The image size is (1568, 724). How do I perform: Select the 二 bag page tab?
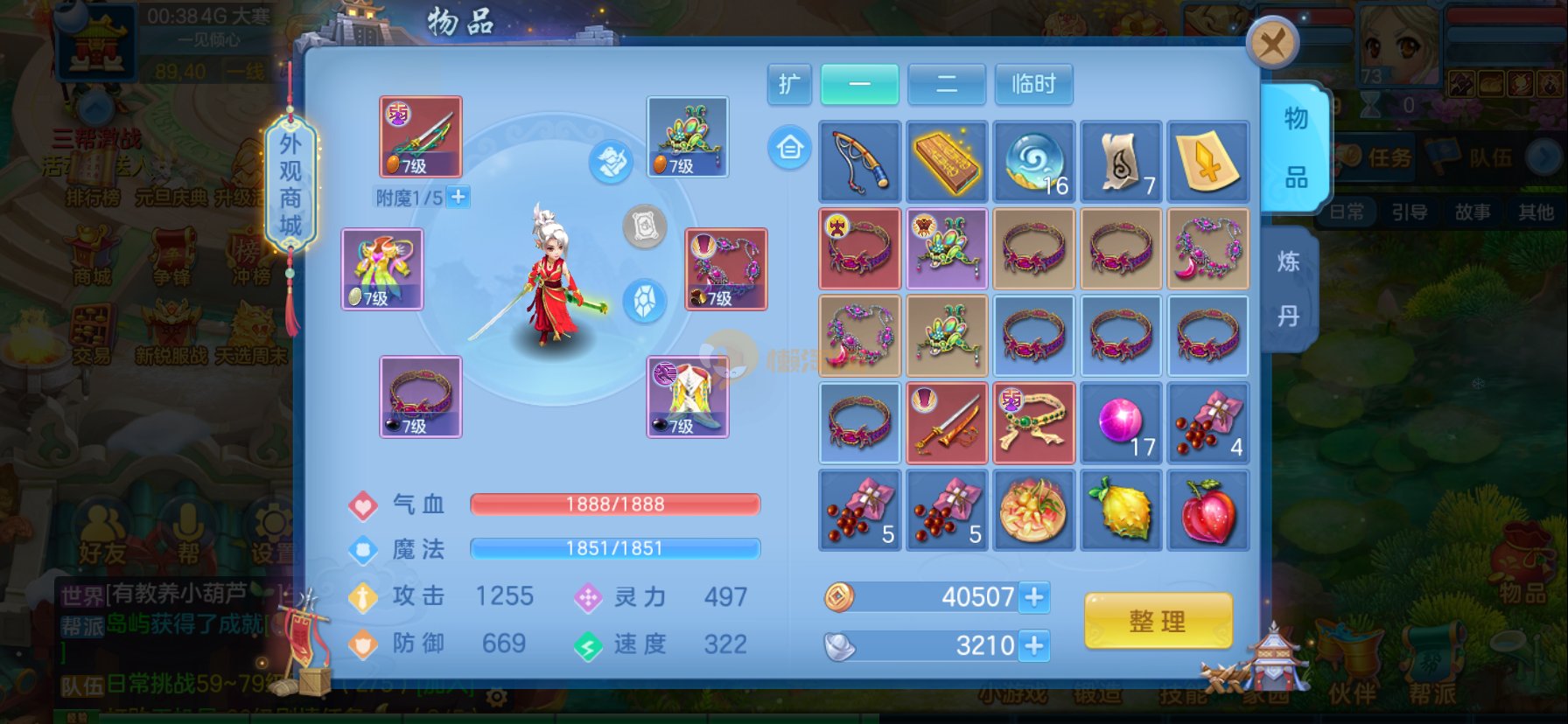click(x=947, y=84)
